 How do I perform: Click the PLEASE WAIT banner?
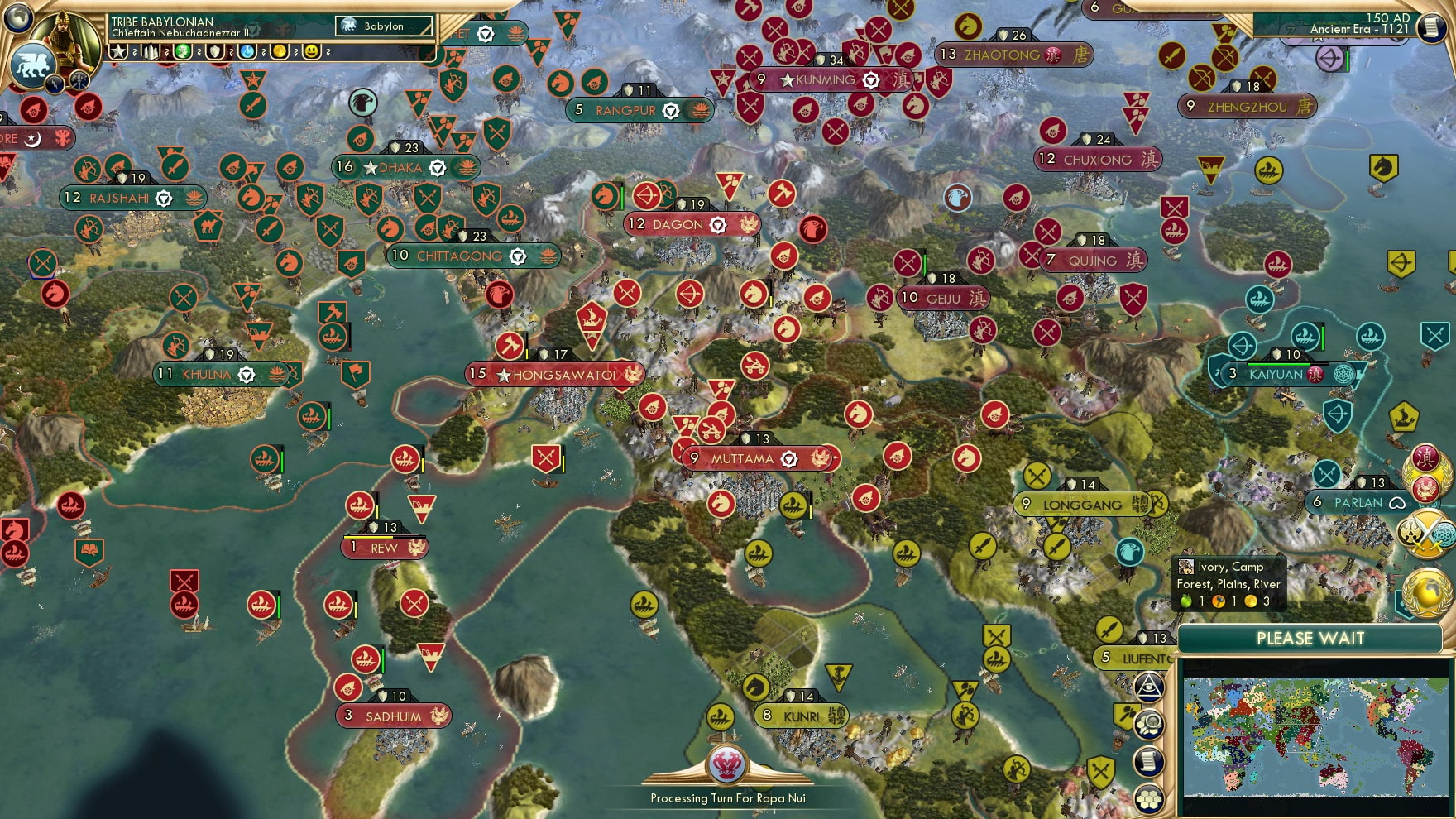pyautogui.click(x=1310, y=639)
